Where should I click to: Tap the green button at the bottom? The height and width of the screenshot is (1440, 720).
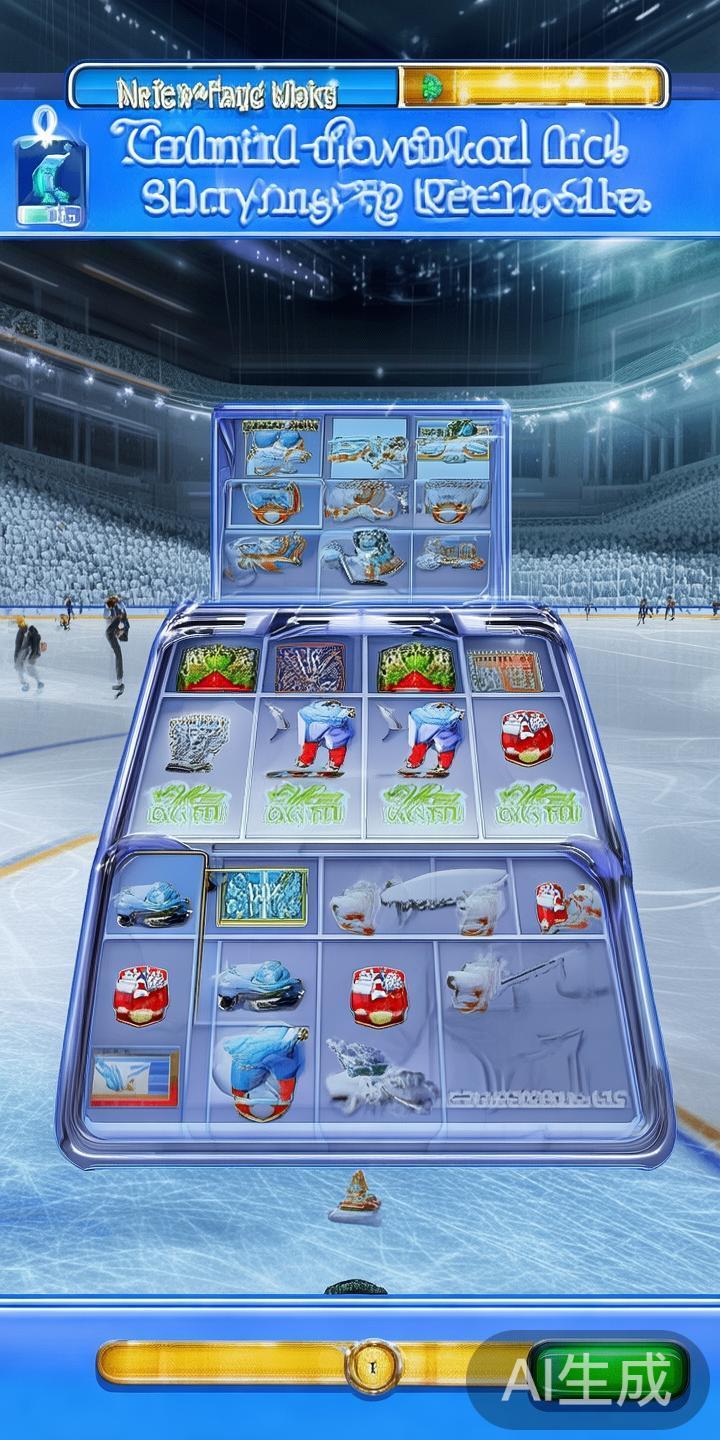click(x=608, y=1370)
